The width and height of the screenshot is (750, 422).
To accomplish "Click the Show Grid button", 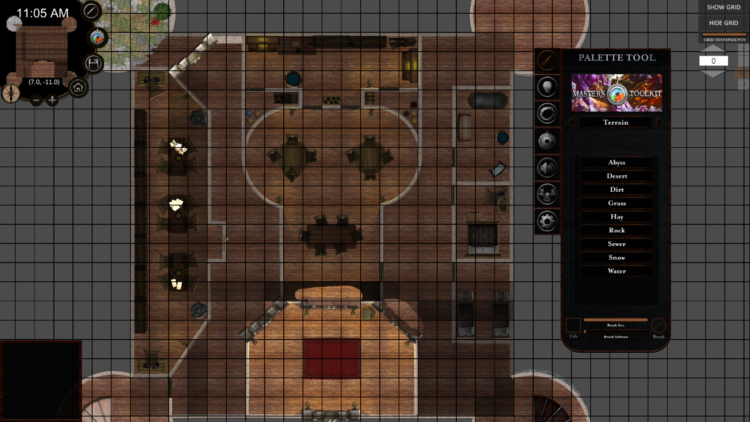I will tap(722, 7).
